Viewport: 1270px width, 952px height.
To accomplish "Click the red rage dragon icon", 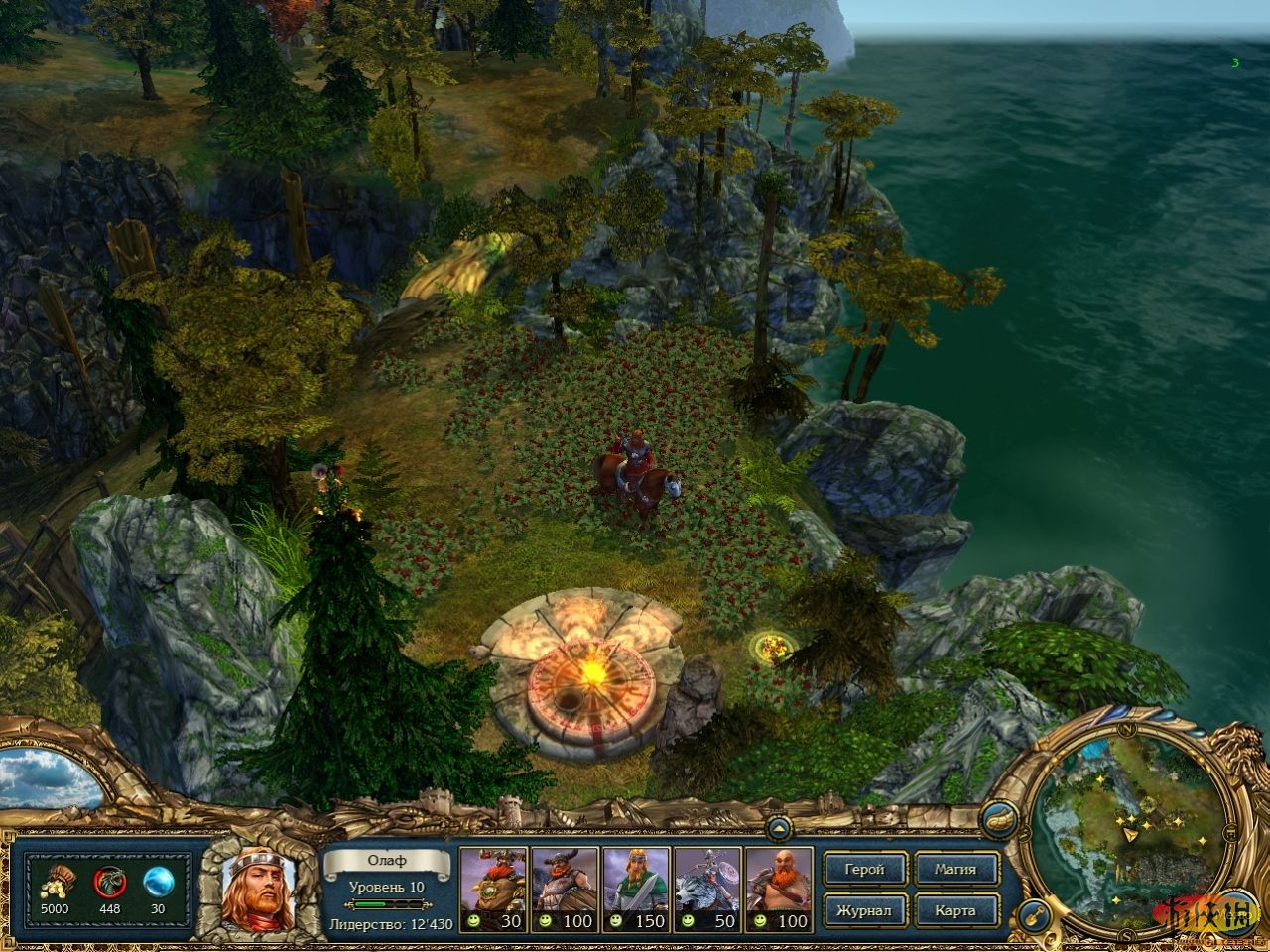I will point(108,880).
